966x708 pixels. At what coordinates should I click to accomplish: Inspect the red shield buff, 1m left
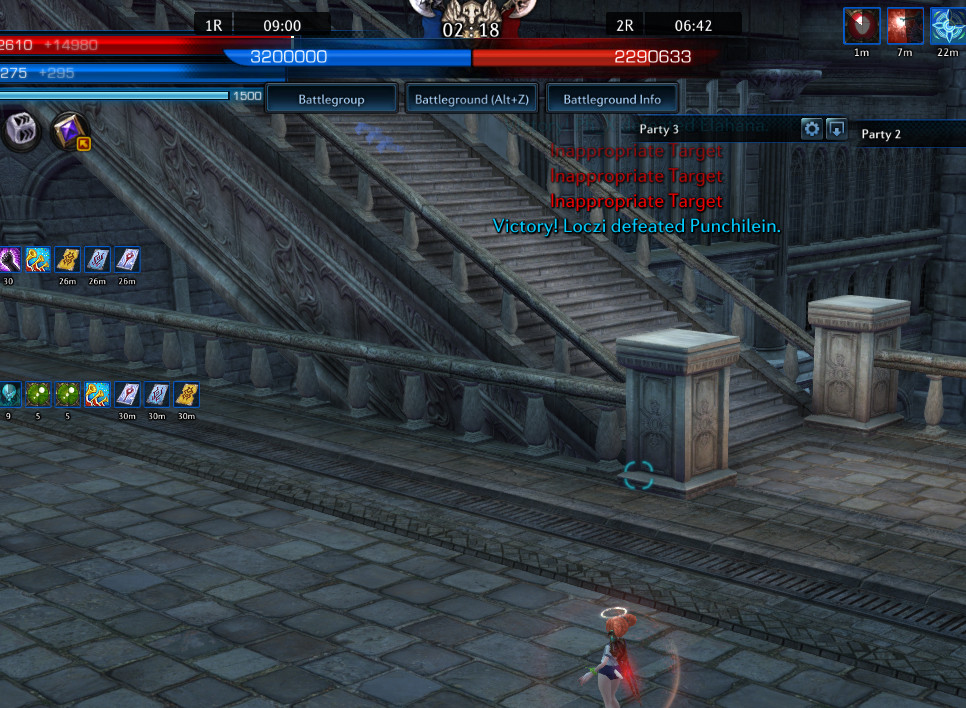[x=861, y=26]
